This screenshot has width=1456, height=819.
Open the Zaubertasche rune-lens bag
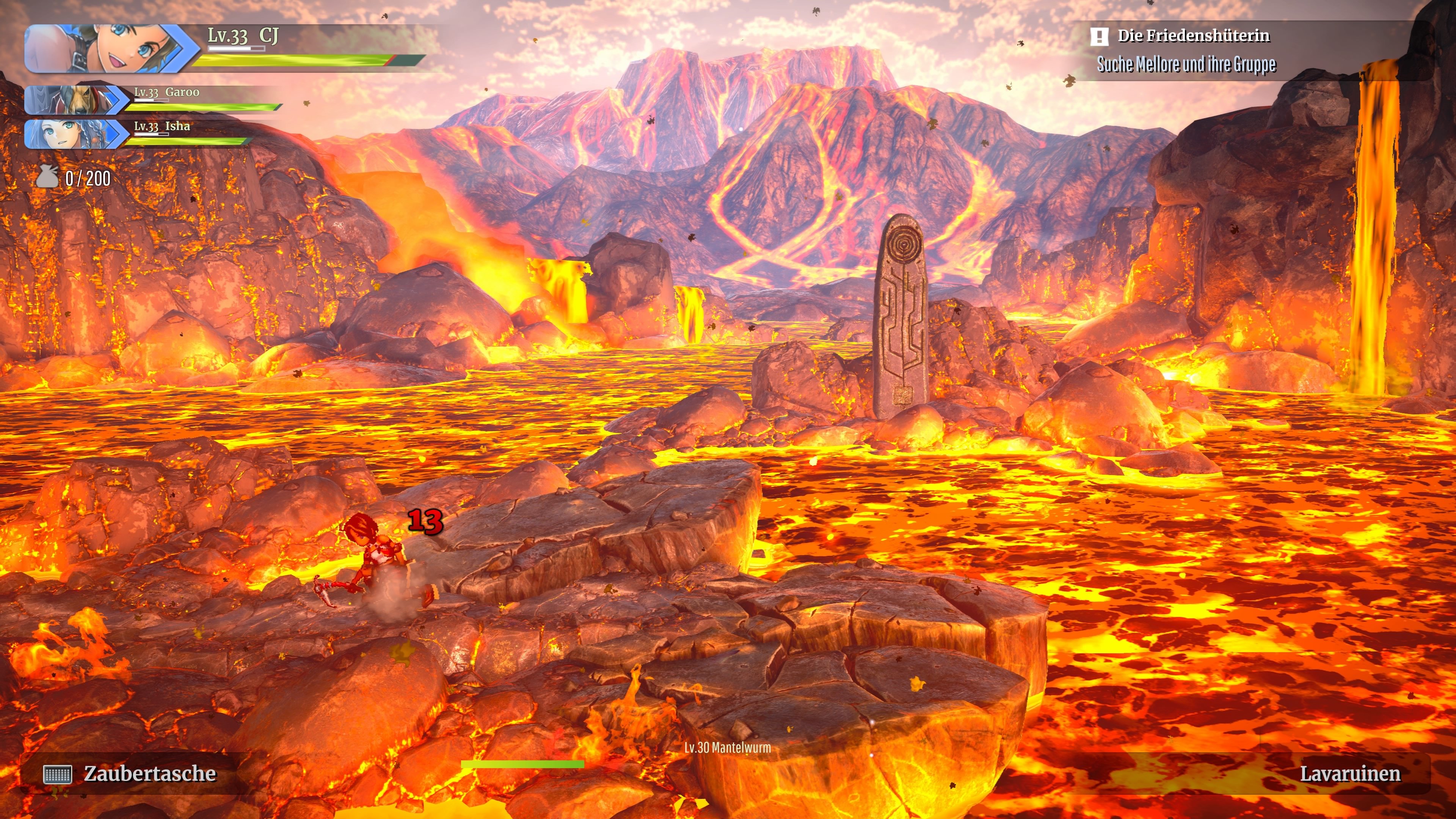tap(130, 774)
